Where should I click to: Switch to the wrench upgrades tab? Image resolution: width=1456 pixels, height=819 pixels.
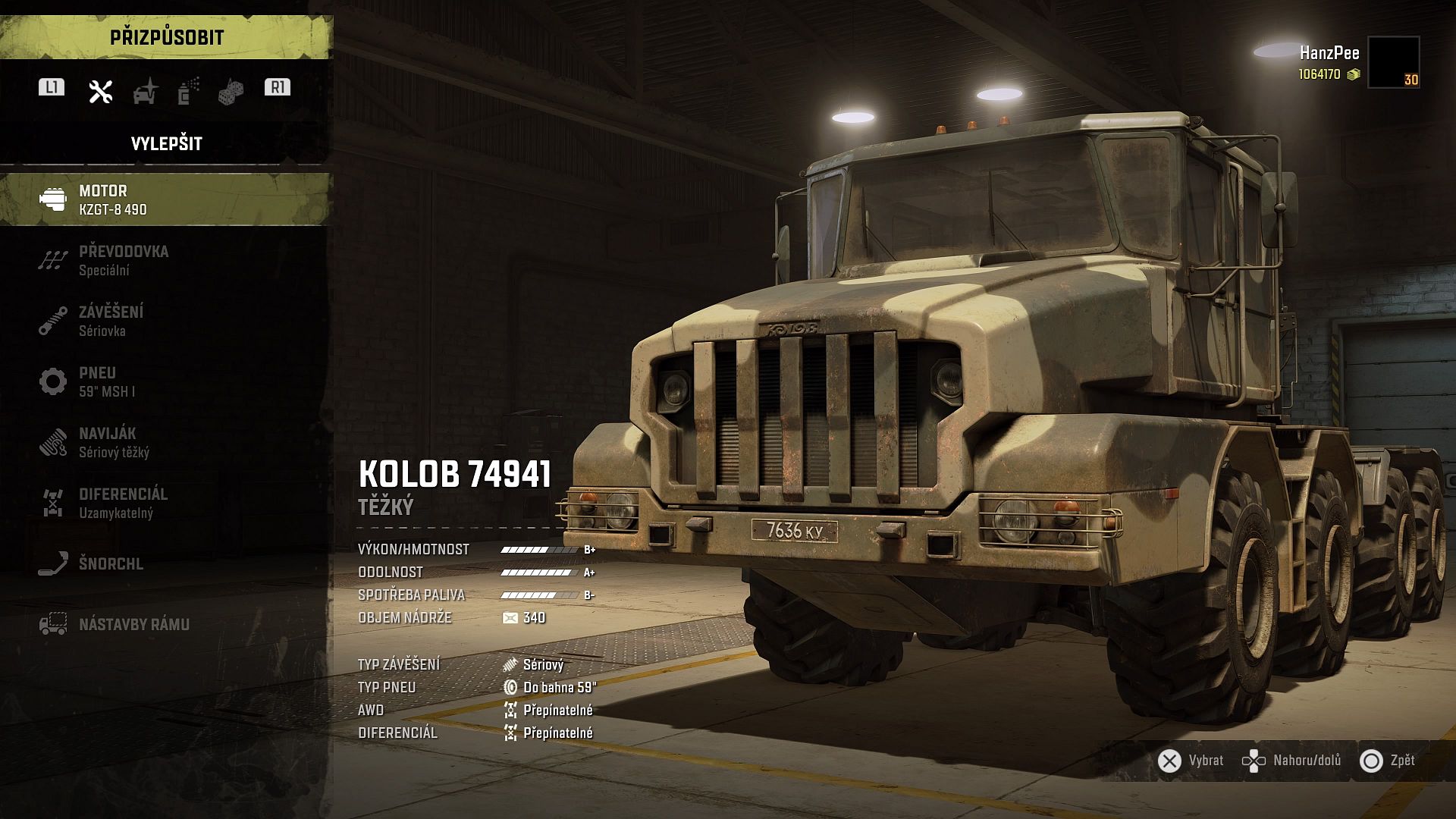tap(101, 92)
